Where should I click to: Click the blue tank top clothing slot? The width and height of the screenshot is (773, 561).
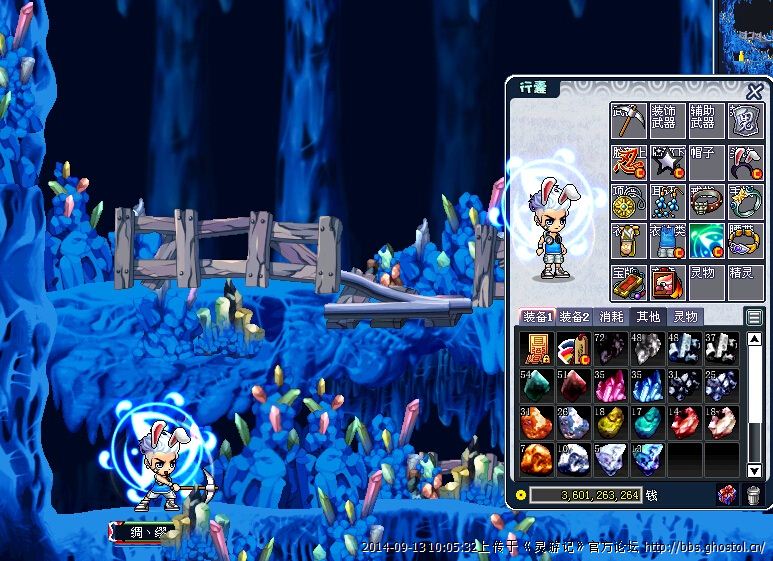pos(667,241)
